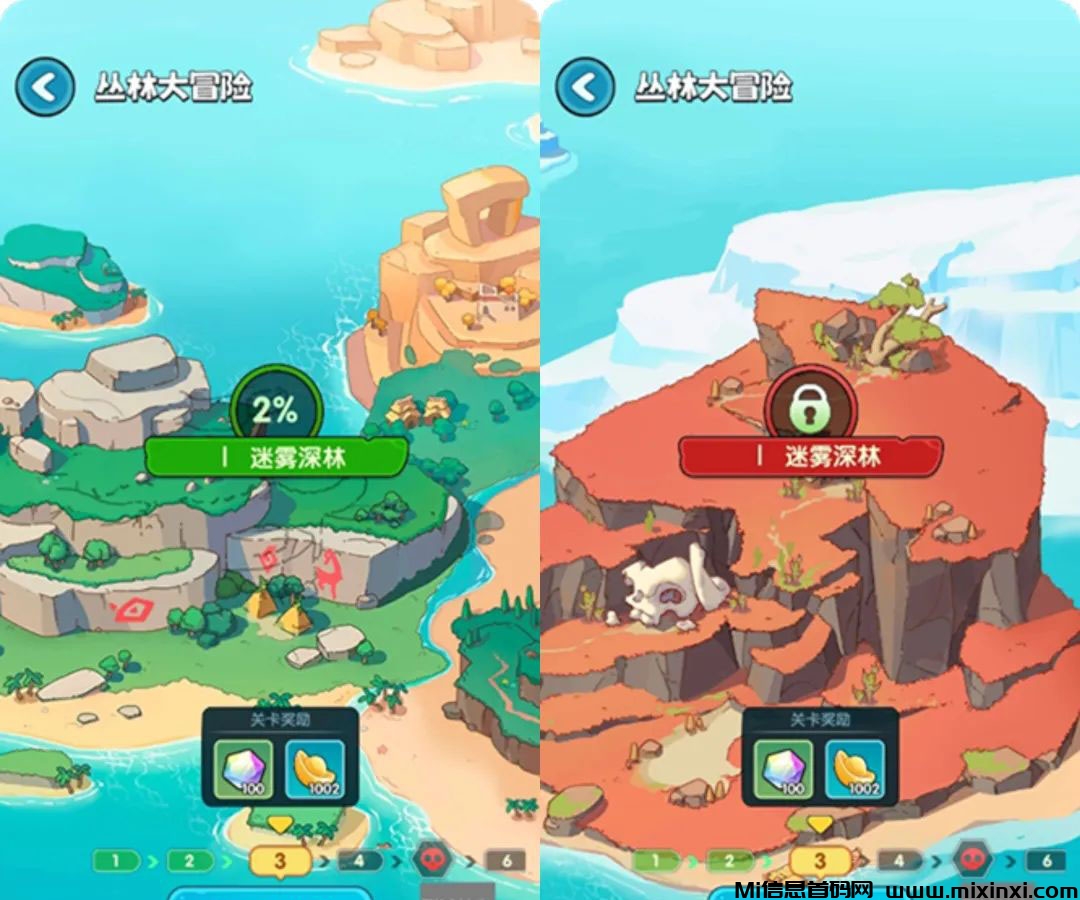Screen dimensions: 1080x900
Task: Select stage 1 node under the jungle island
Action: click(116, 861)
